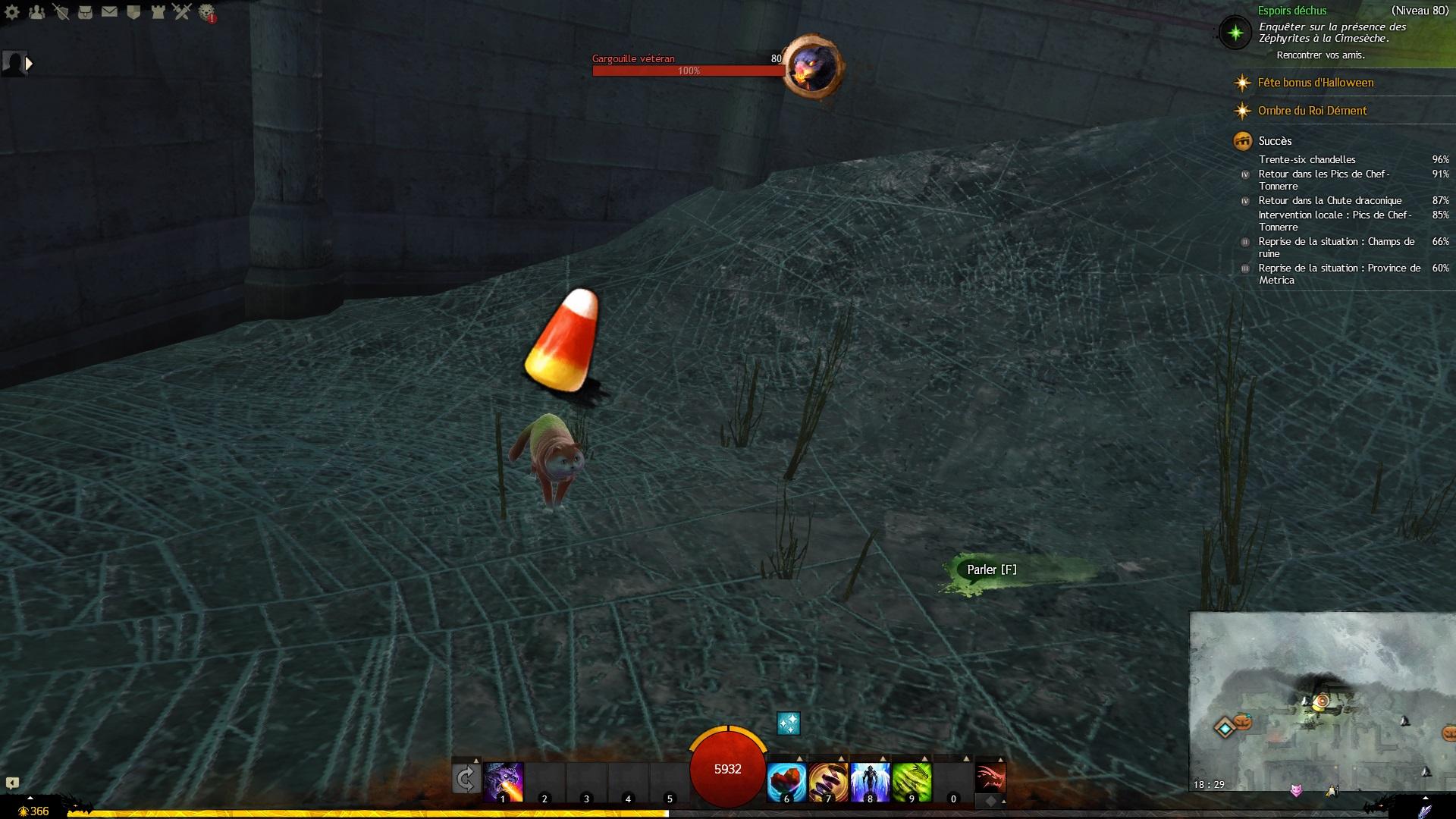The width and height of the screenshot is (1456, 819).
Task: Activate the winged figure skill in slot 8
Action: pyautogui.click(x=870, y=782)
